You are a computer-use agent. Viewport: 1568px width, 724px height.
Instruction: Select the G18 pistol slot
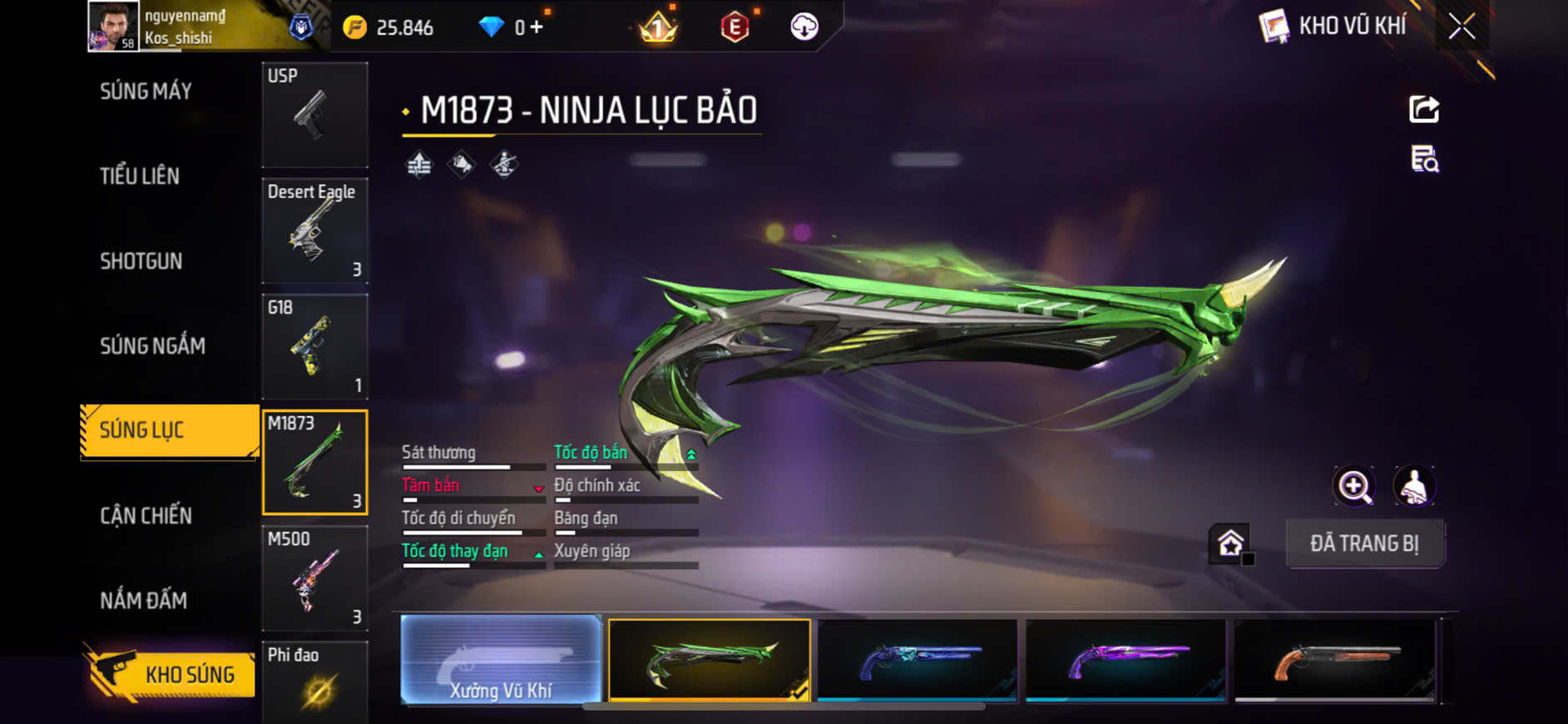[314, 347]
